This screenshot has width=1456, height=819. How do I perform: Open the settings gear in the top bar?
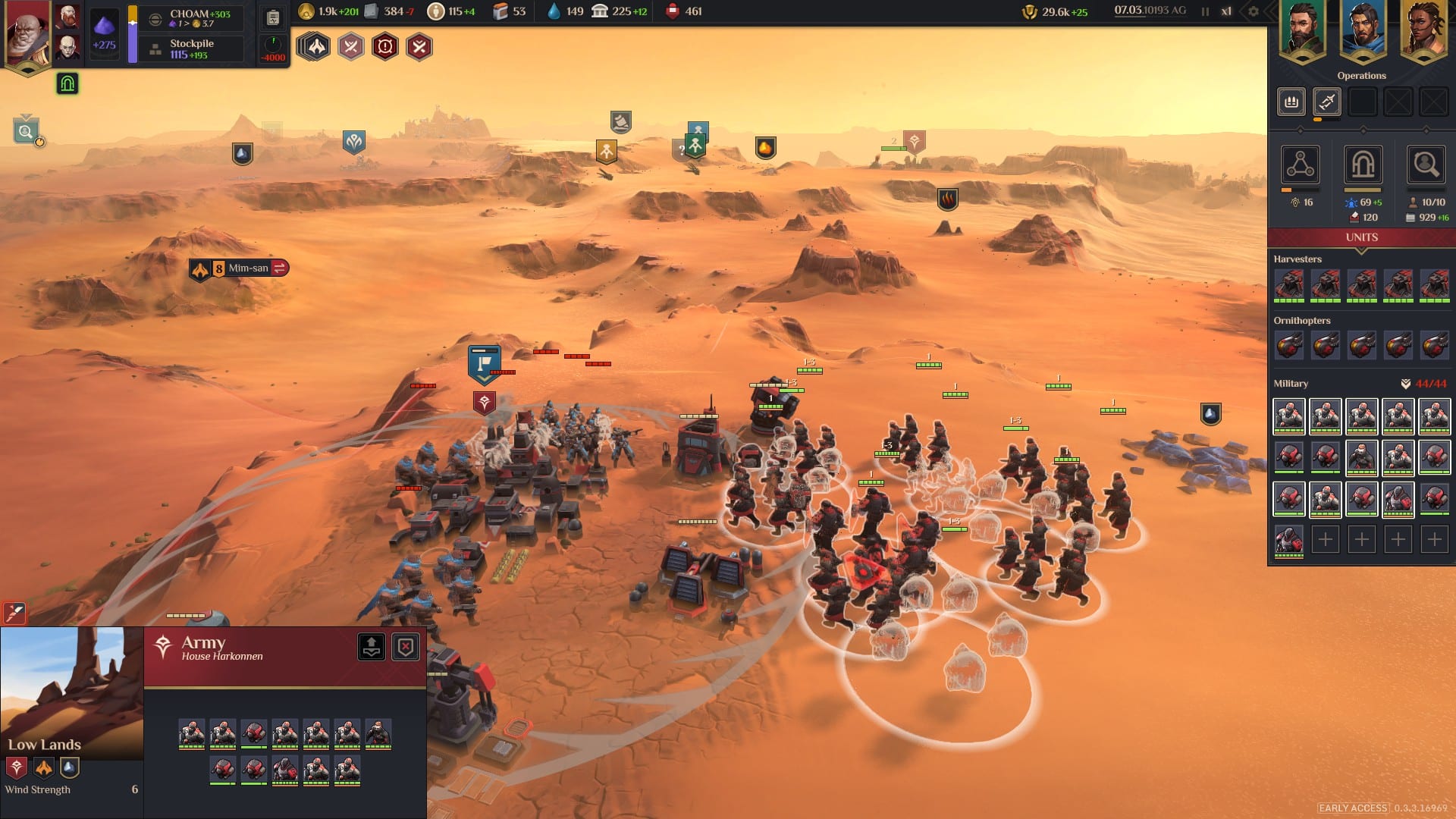tap(1253, 11)
